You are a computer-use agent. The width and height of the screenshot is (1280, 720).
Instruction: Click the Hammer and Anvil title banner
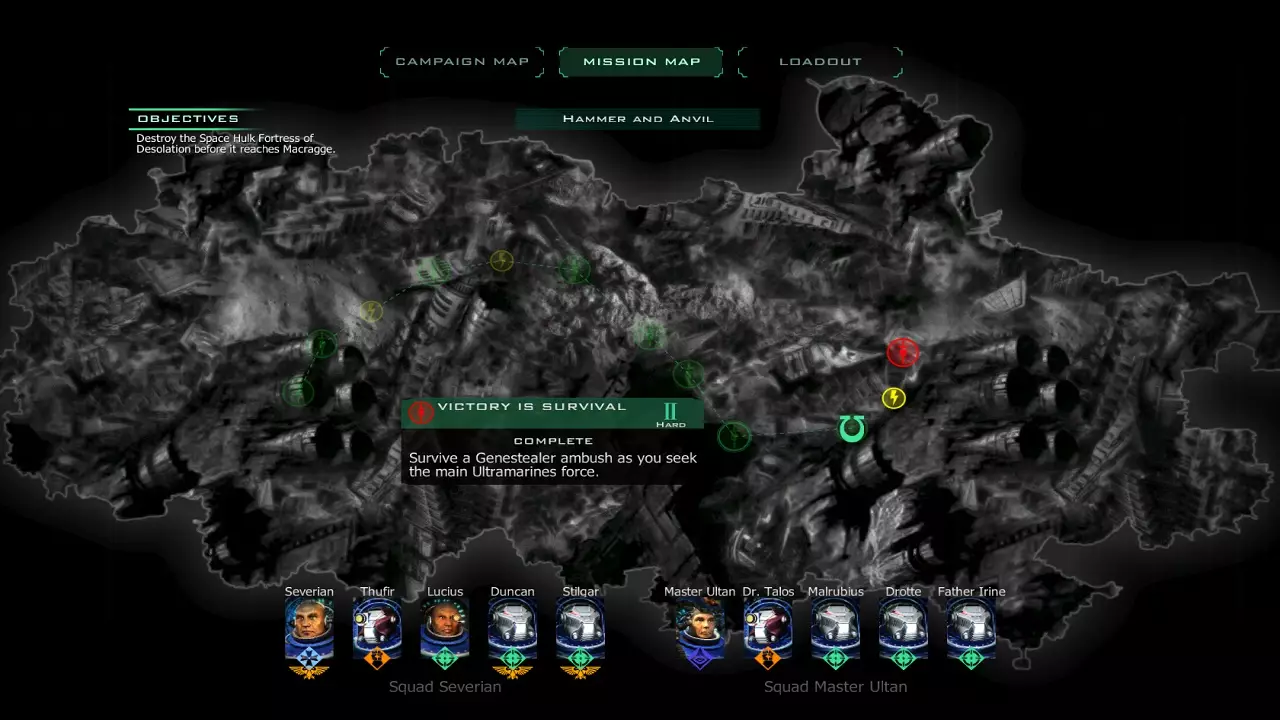click(638, 118)
